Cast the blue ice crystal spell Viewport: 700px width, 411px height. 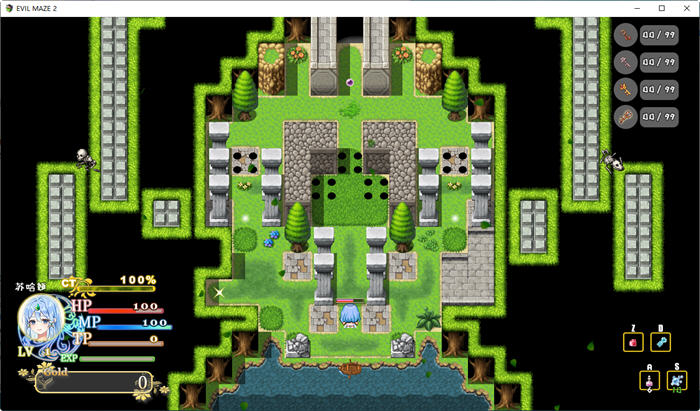(677, 382)
